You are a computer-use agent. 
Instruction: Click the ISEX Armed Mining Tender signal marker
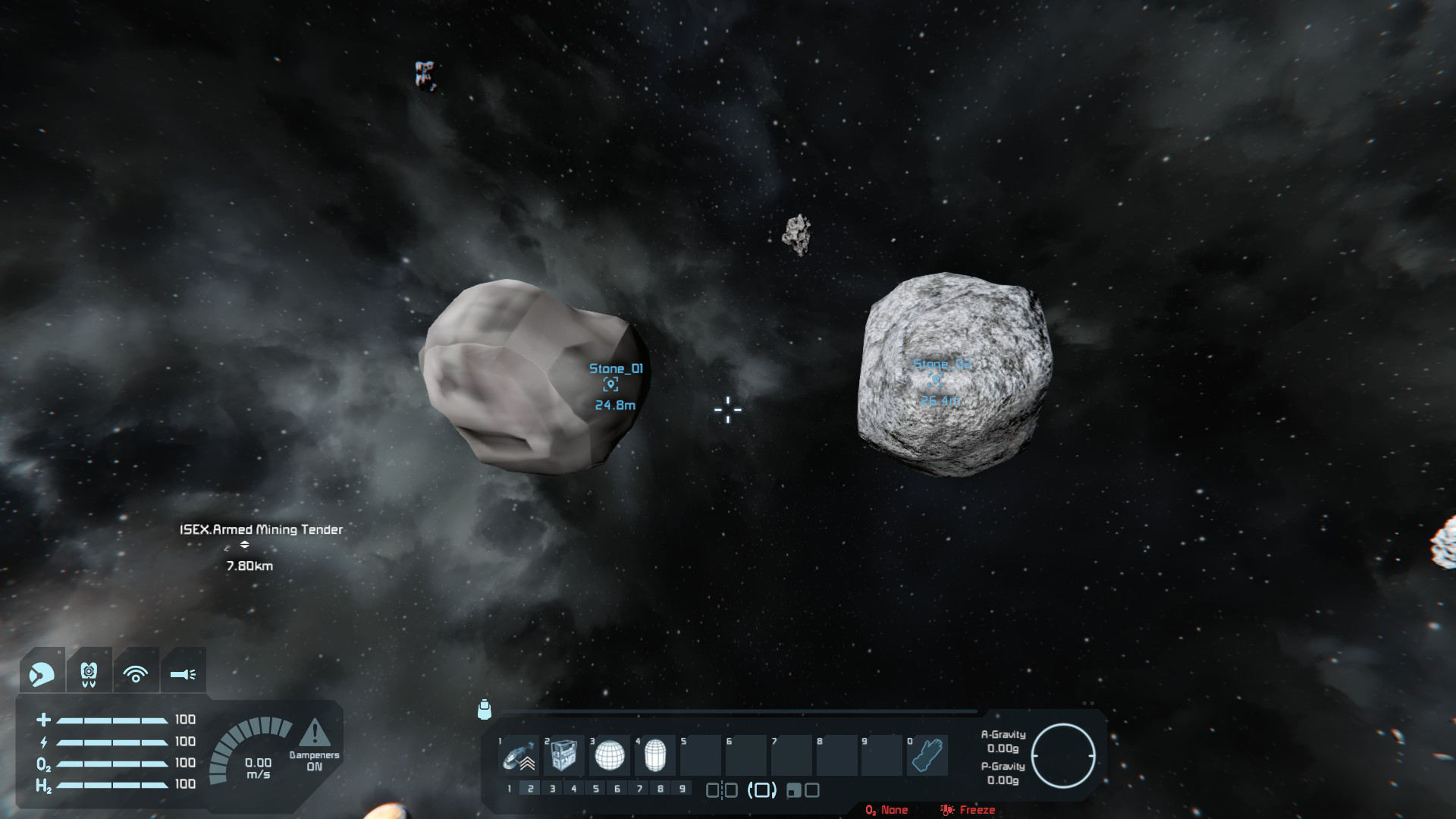coord(244,544)
